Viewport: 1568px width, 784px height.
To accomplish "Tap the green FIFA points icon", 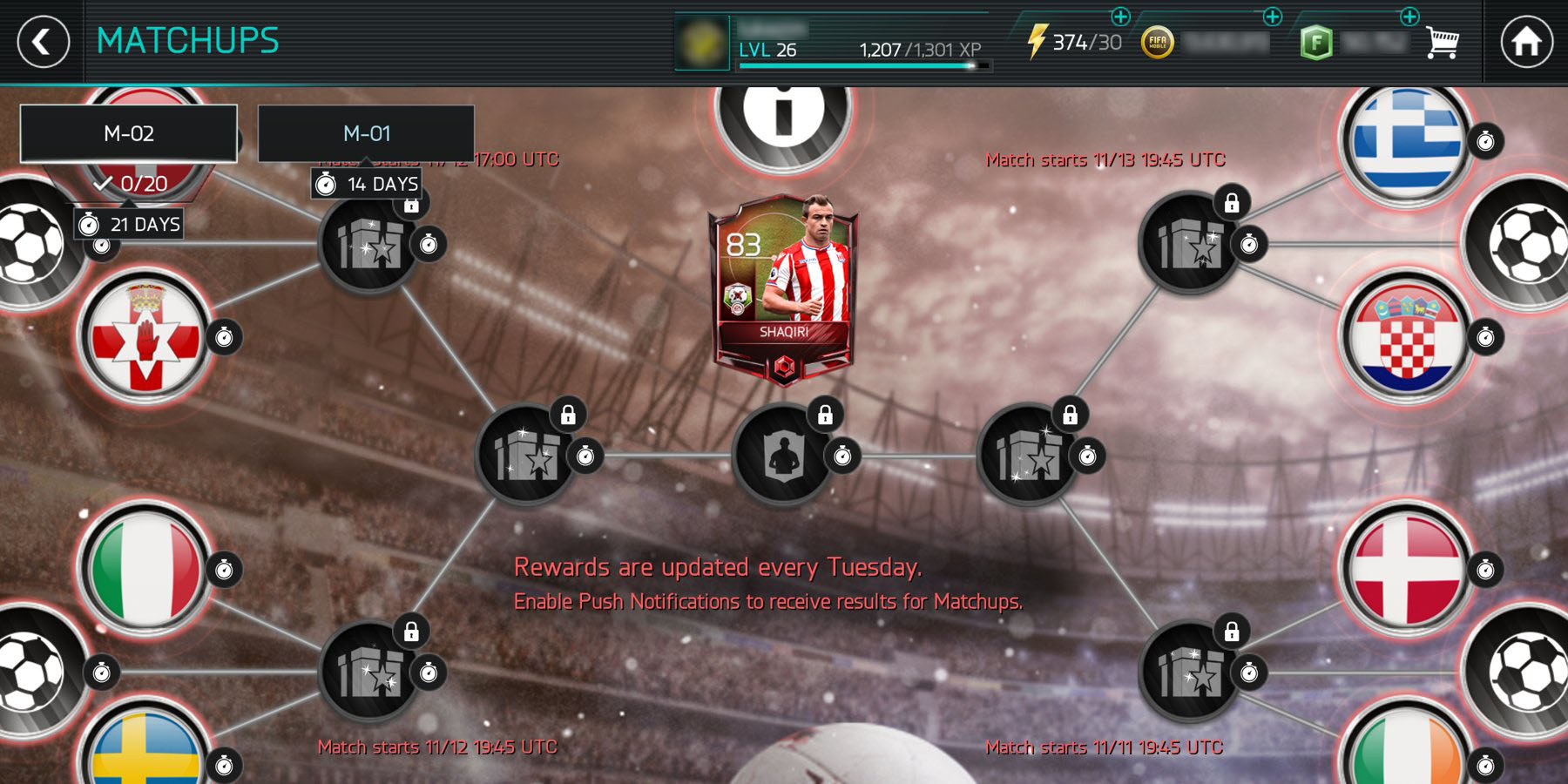I will (1315, 42).
